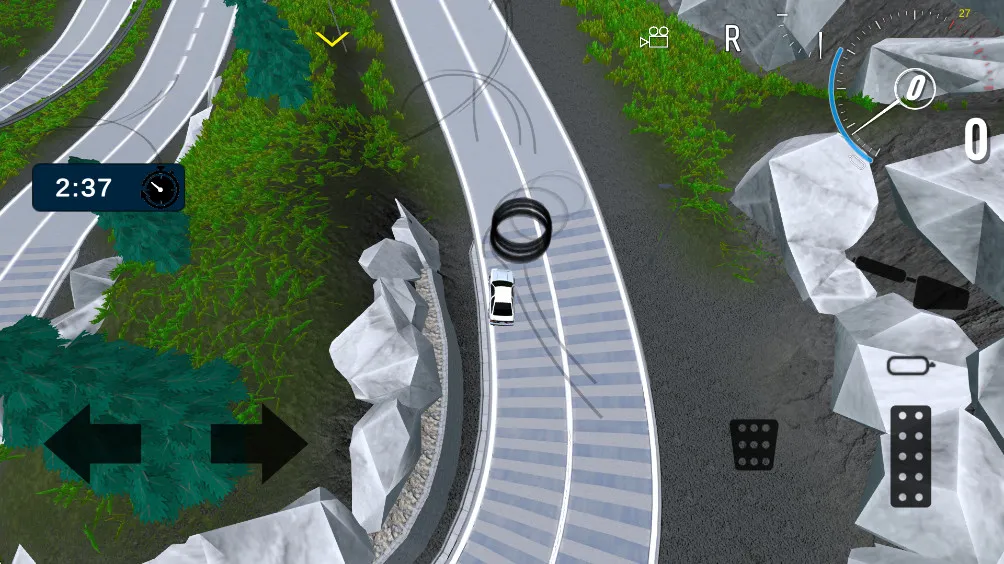1004x564 pixels.
Task: Hit the brake pedal
Action: point(754,444)
